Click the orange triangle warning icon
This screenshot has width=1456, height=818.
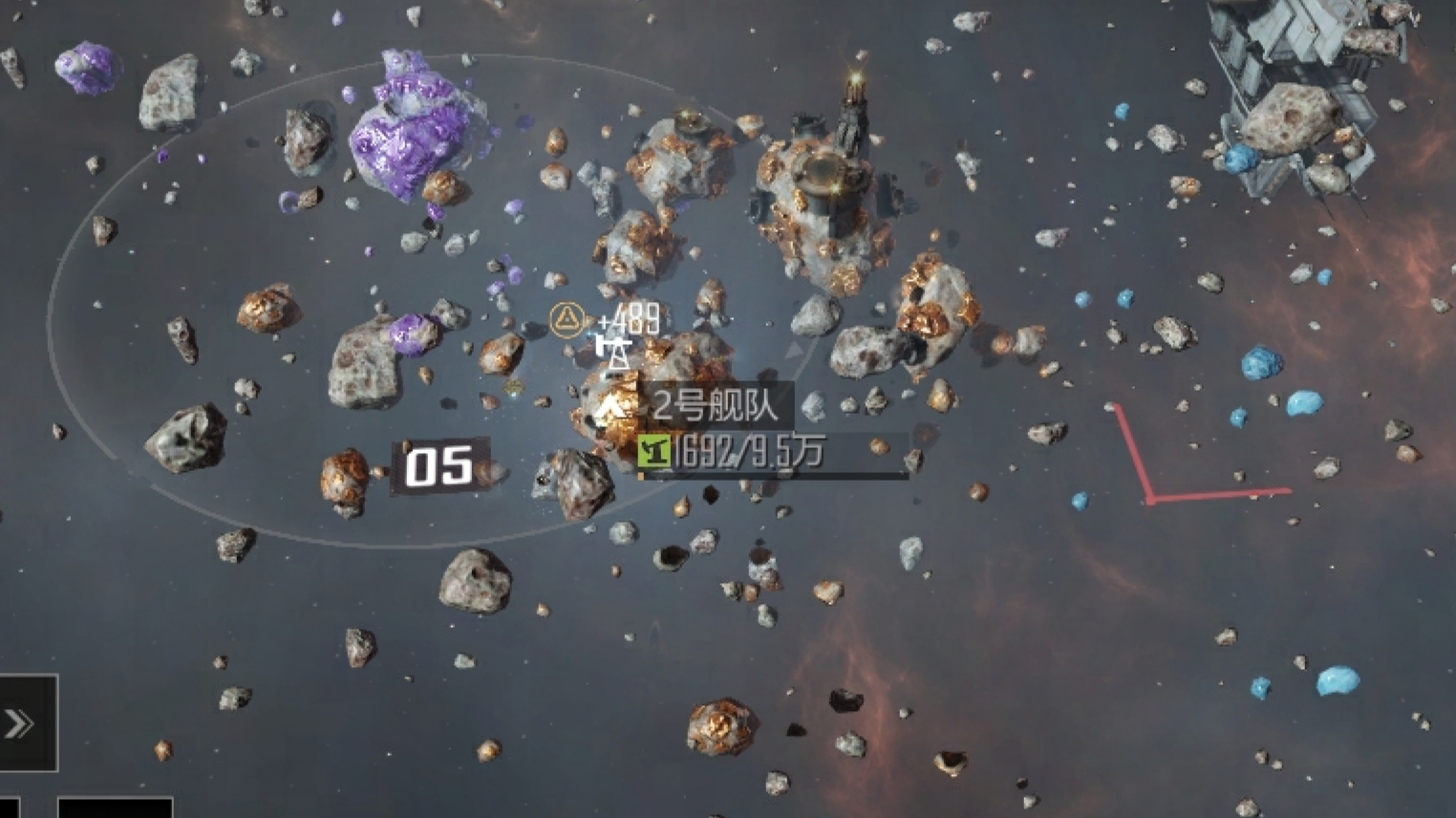[567, 318]
